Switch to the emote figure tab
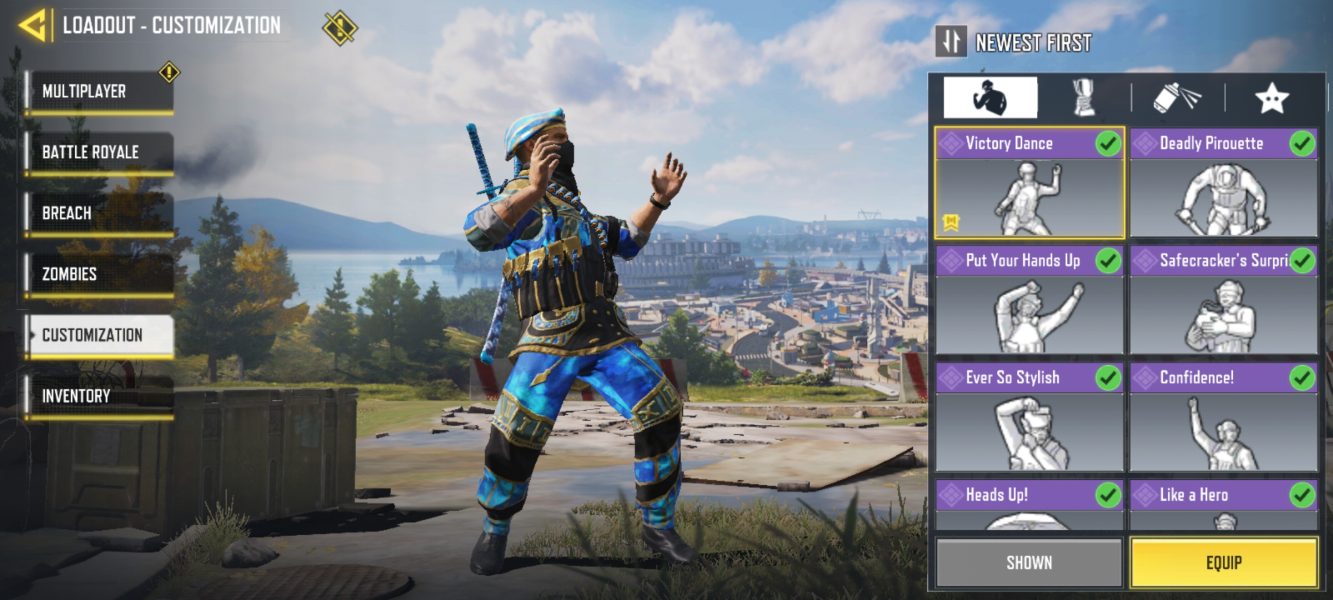This screenshot has height=600, width=1333. 990,98
